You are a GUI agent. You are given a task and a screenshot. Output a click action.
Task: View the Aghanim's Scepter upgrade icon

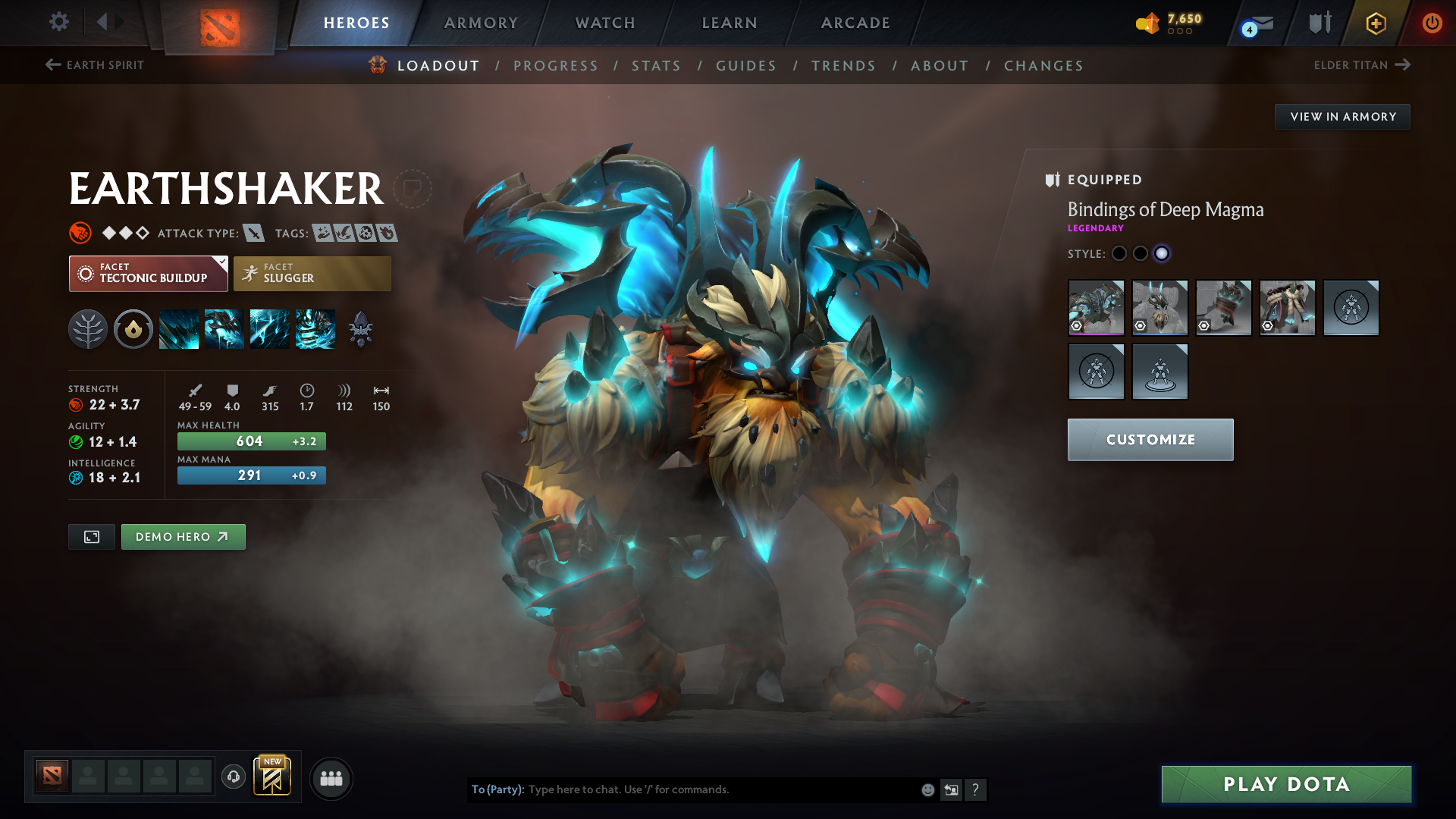tap(359, 328)
